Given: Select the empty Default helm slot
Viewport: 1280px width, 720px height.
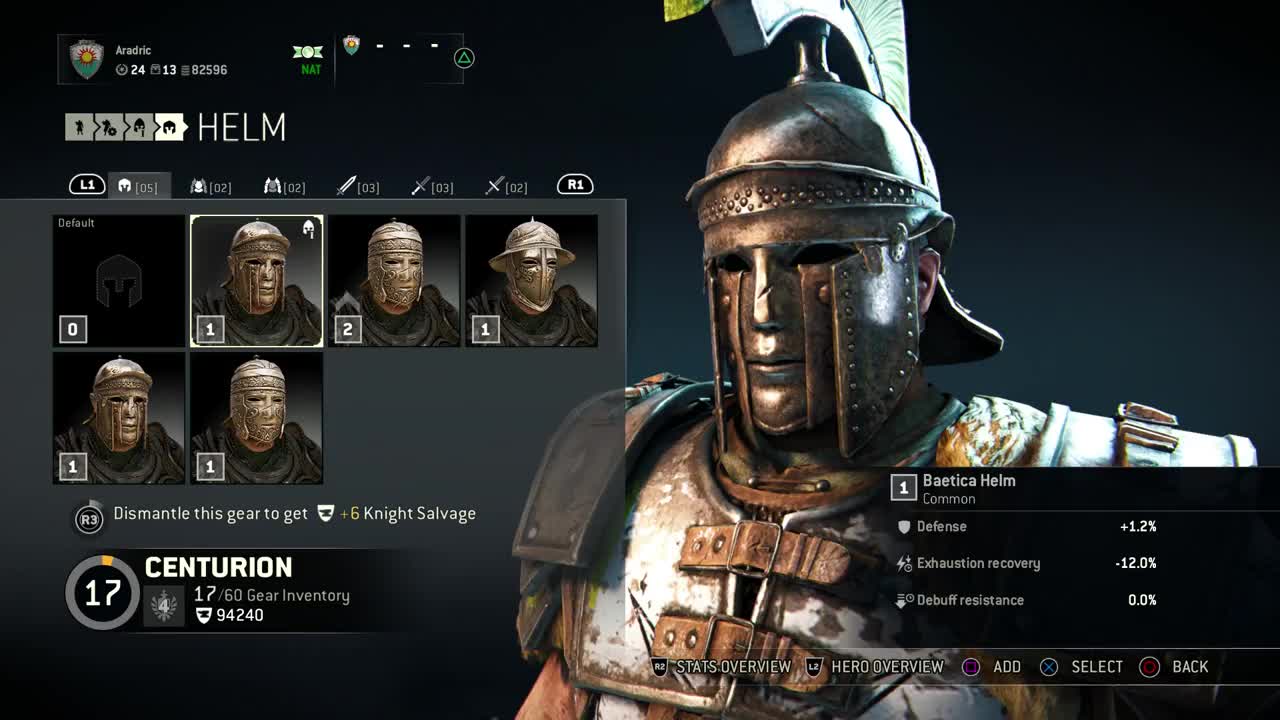Looking at the screenshot, I should click(119, 281).
